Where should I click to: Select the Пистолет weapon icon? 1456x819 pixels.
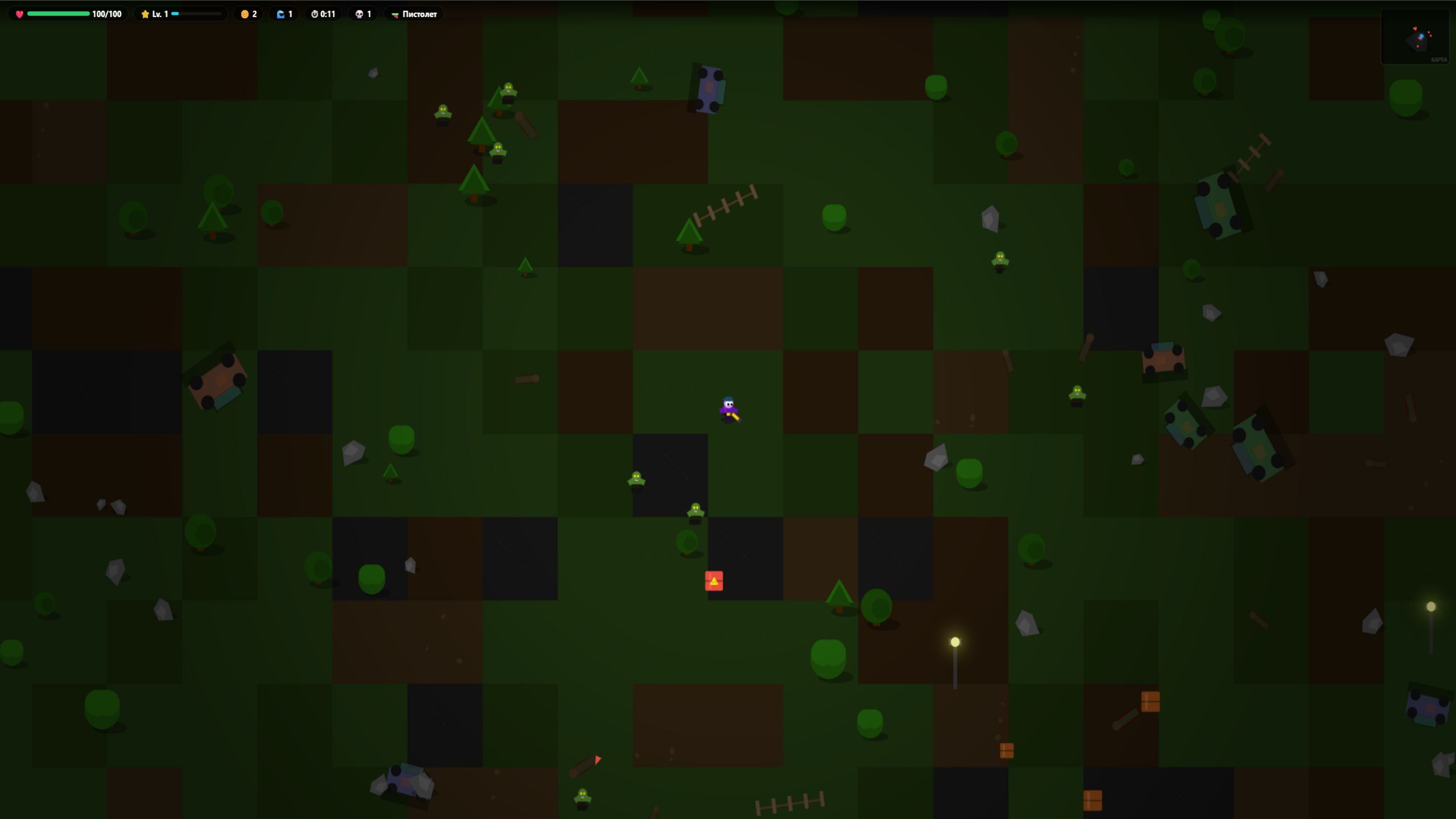click(x=395, y=15)
